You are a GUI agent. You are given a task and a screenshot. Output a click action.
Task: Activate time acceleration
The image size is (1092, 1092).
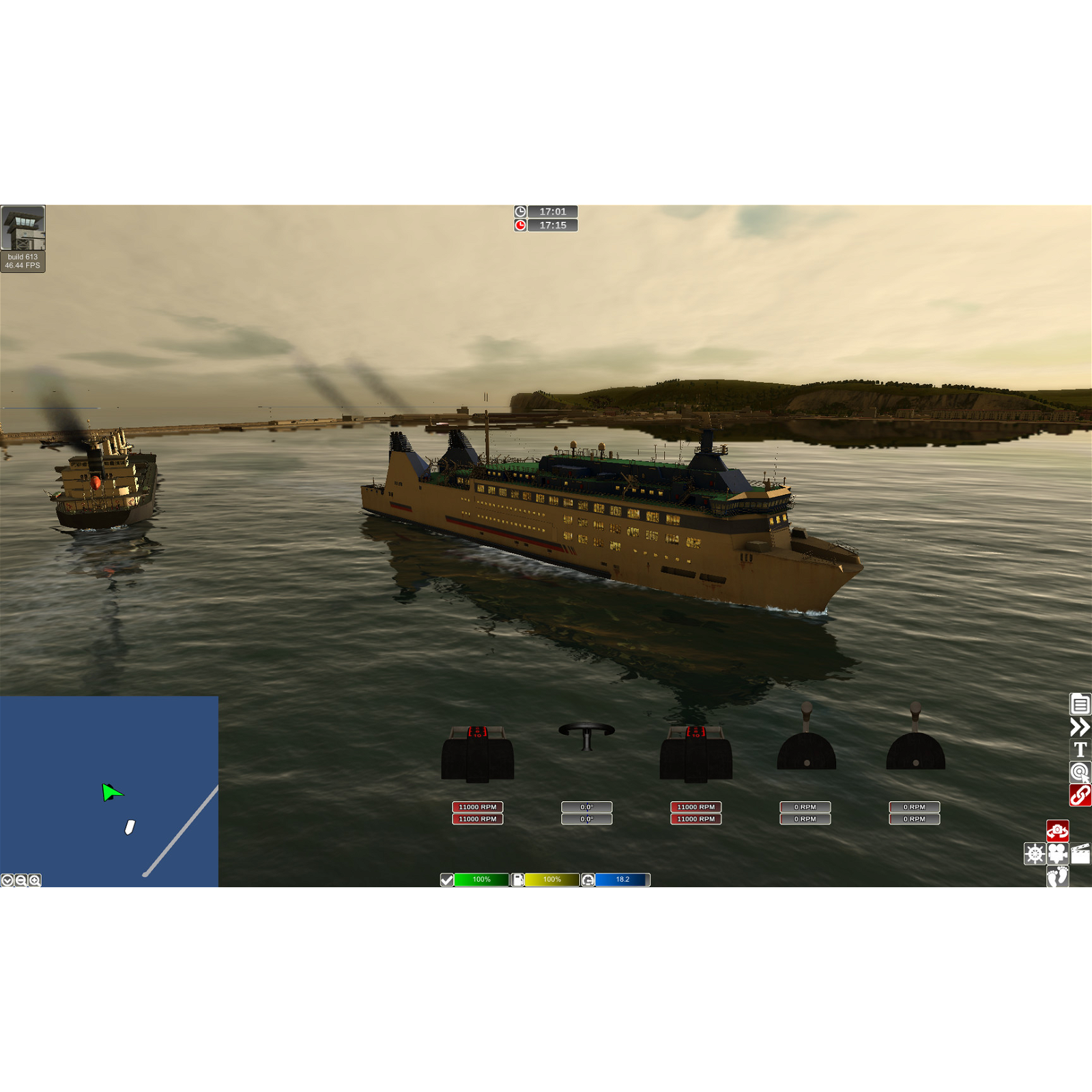[1080, 728]
